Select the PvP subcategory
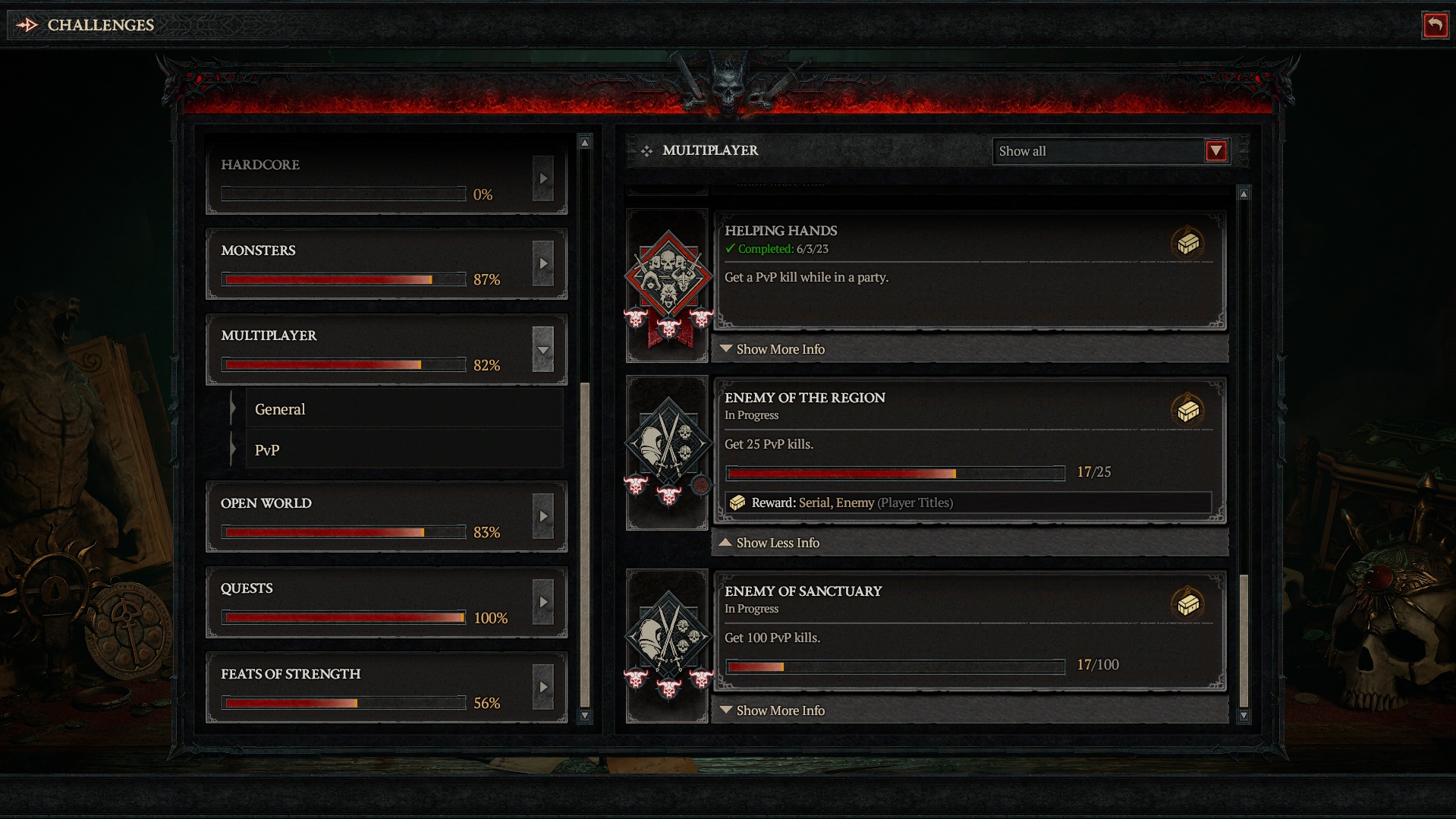The width and height of the screenshot is (1456, 819). 267,450
